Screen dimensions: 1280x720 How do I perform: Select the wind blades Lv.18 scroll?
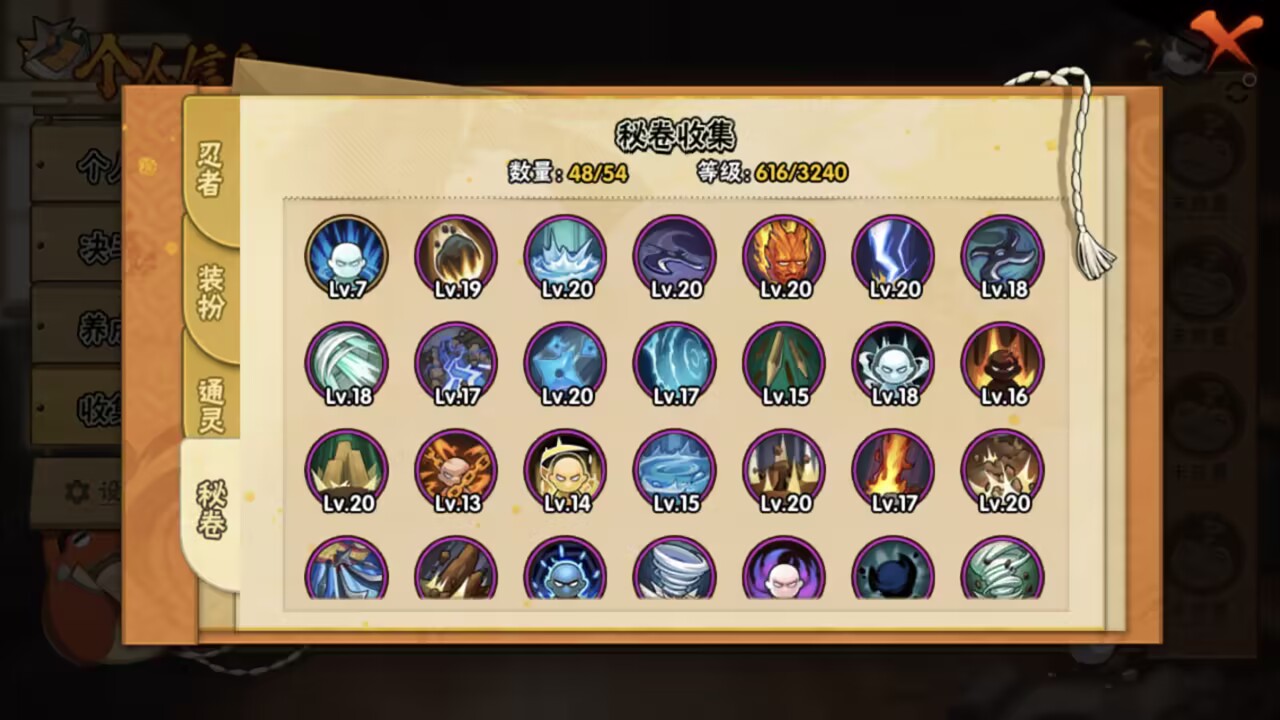(346, 362)
